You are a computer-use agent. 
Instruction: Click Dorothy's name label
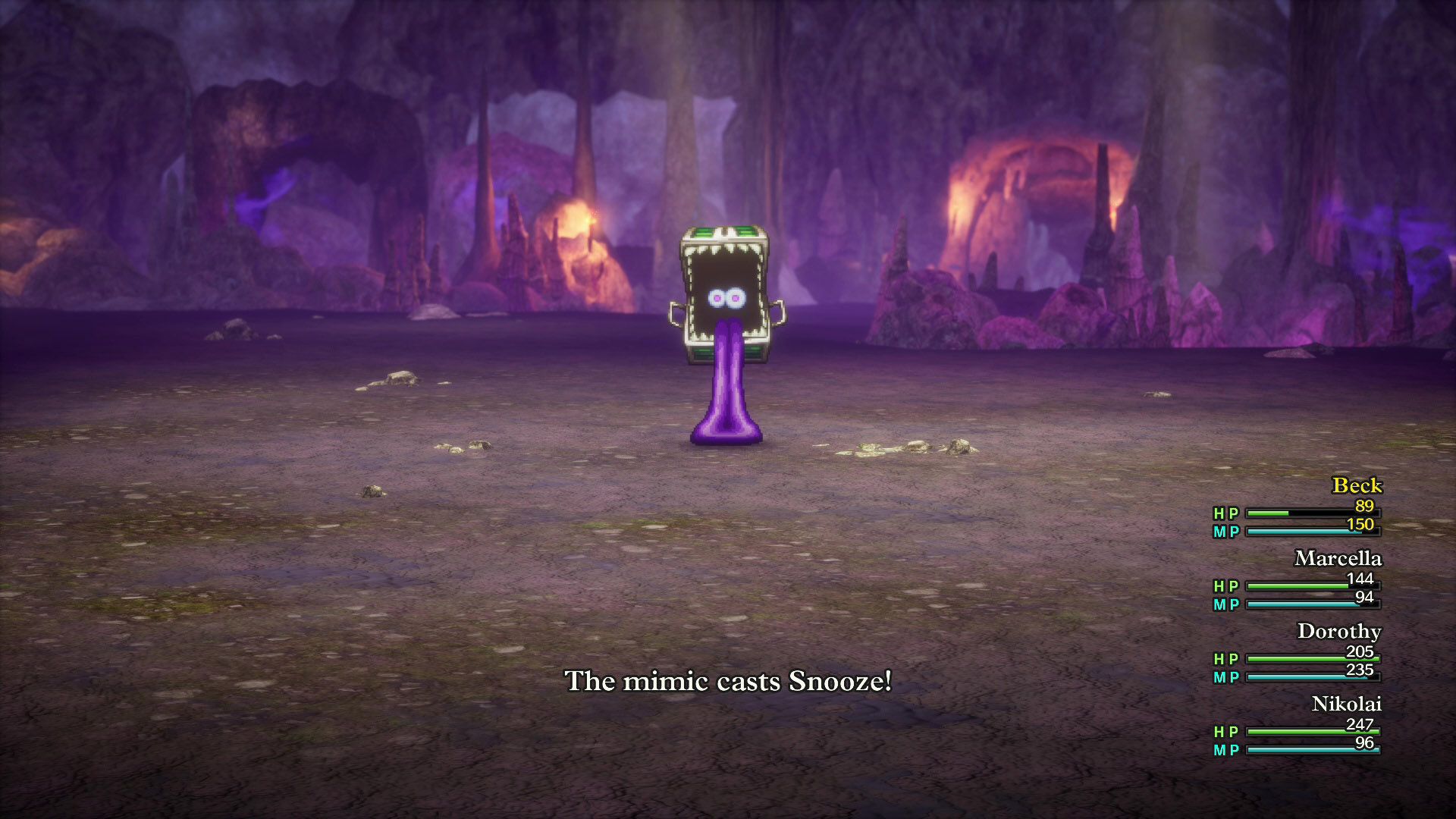pos(1341,632)
